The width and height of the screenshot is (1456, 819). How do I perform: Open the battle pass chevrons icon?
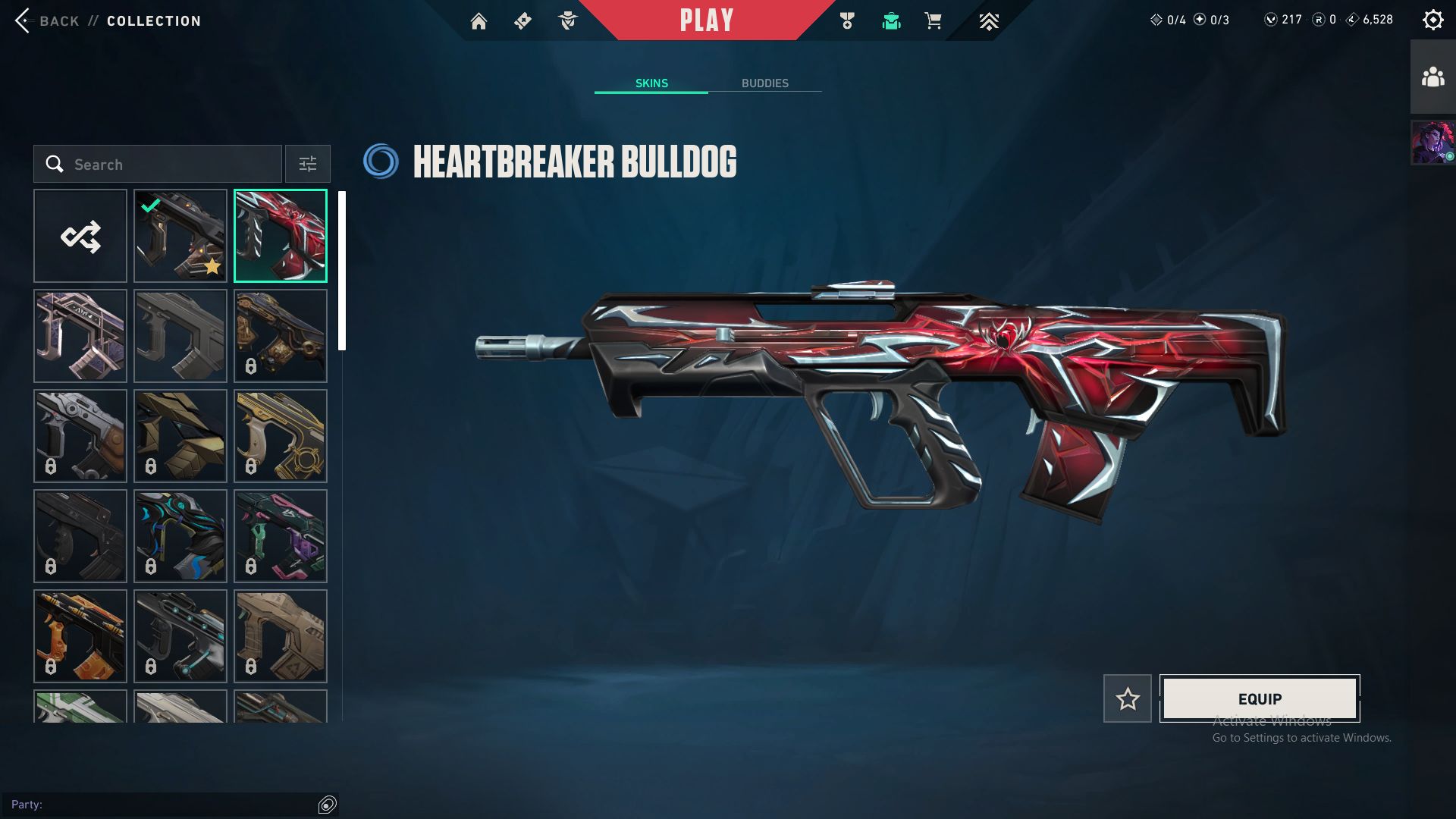click(x=988, y=21)
